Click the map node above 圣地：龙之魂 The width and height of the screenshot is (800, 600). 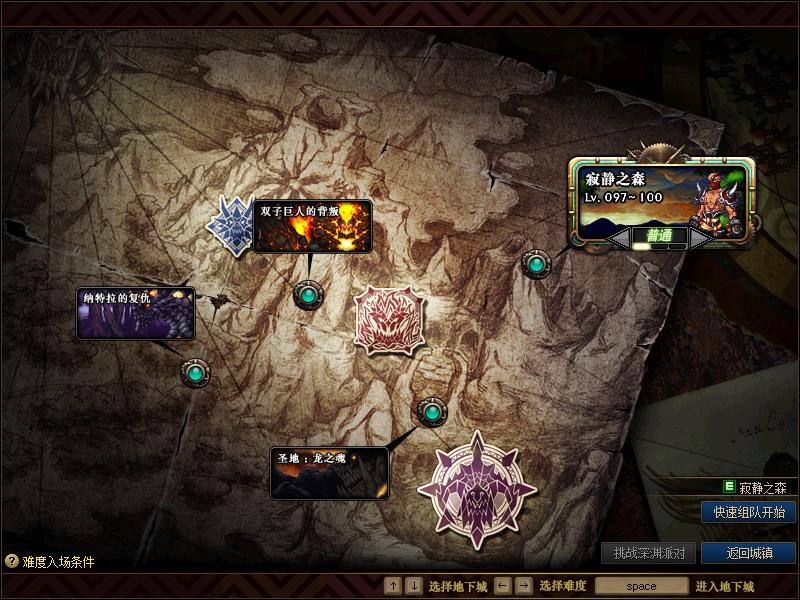(x=432, y=411)
